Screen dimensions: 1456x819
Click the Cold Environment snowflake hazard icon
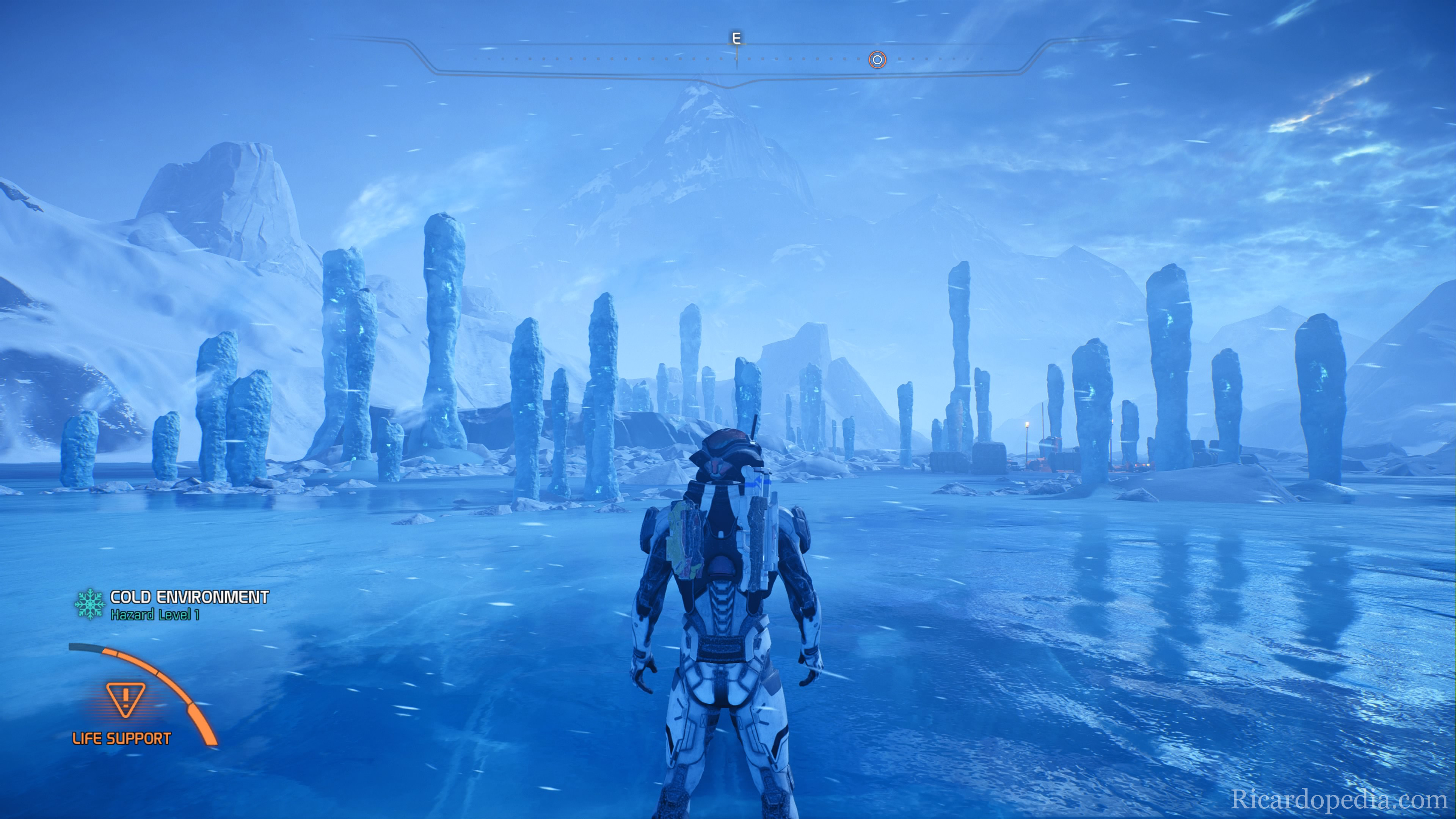point(90,604)
